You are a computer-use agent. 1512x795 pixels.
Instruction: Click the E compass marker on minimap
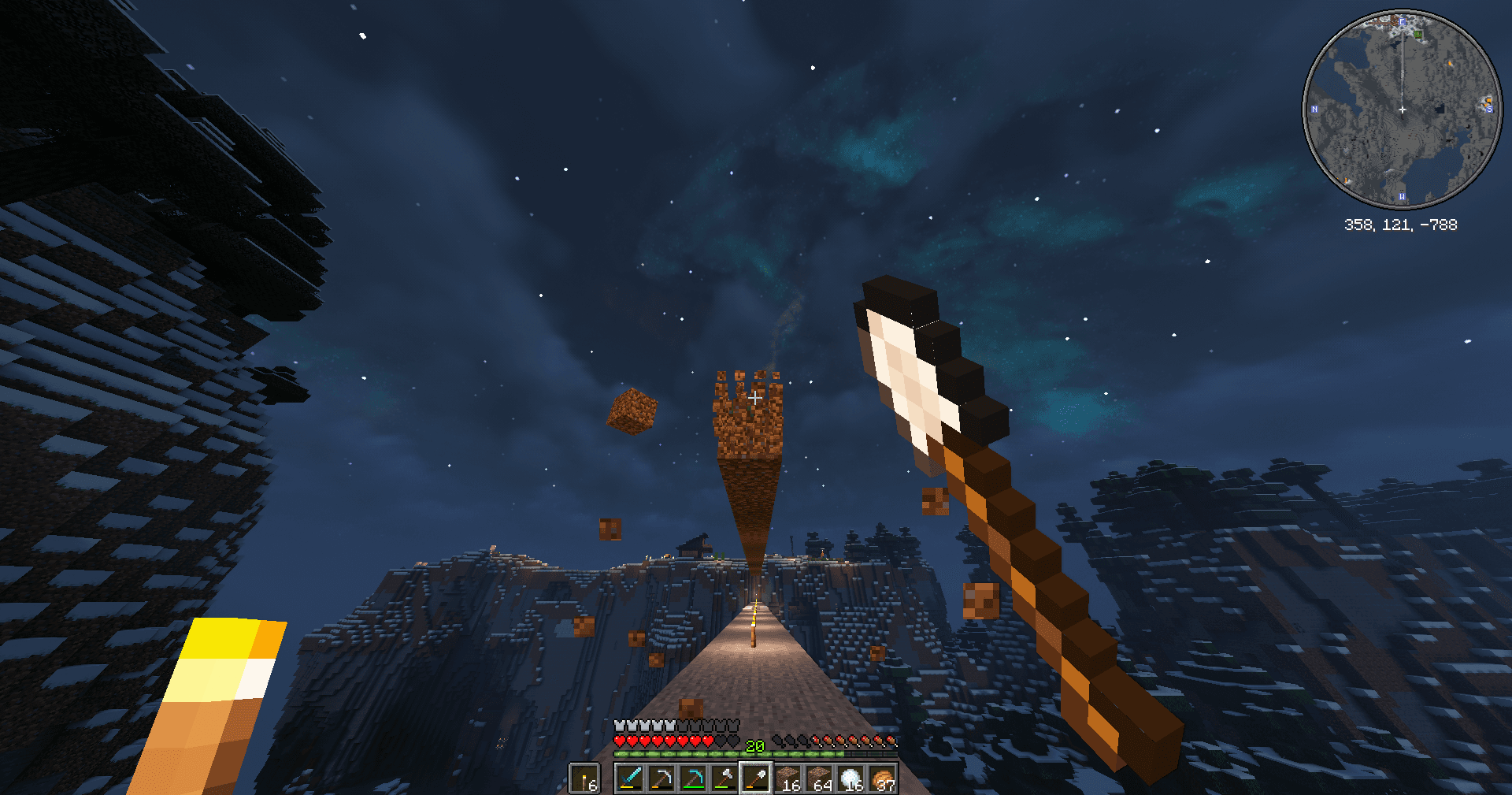click(x=1402, y=22)
